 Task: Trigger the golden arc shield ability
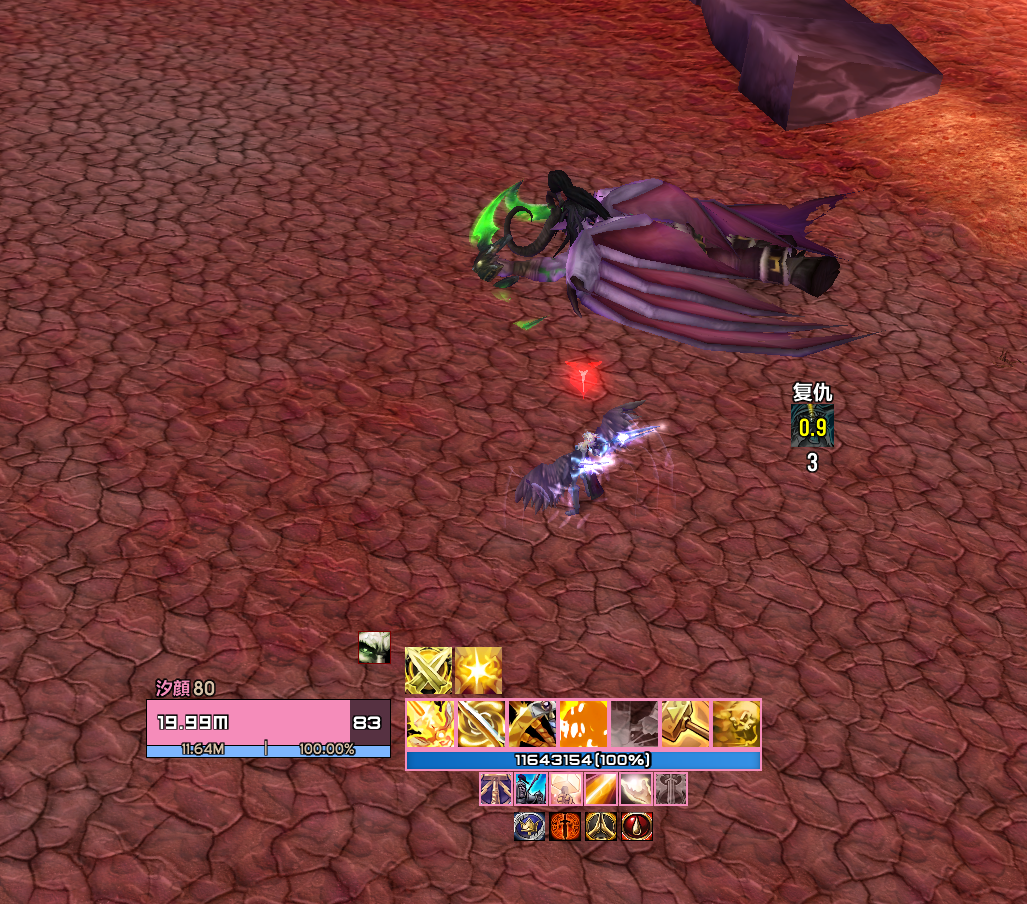533,724
